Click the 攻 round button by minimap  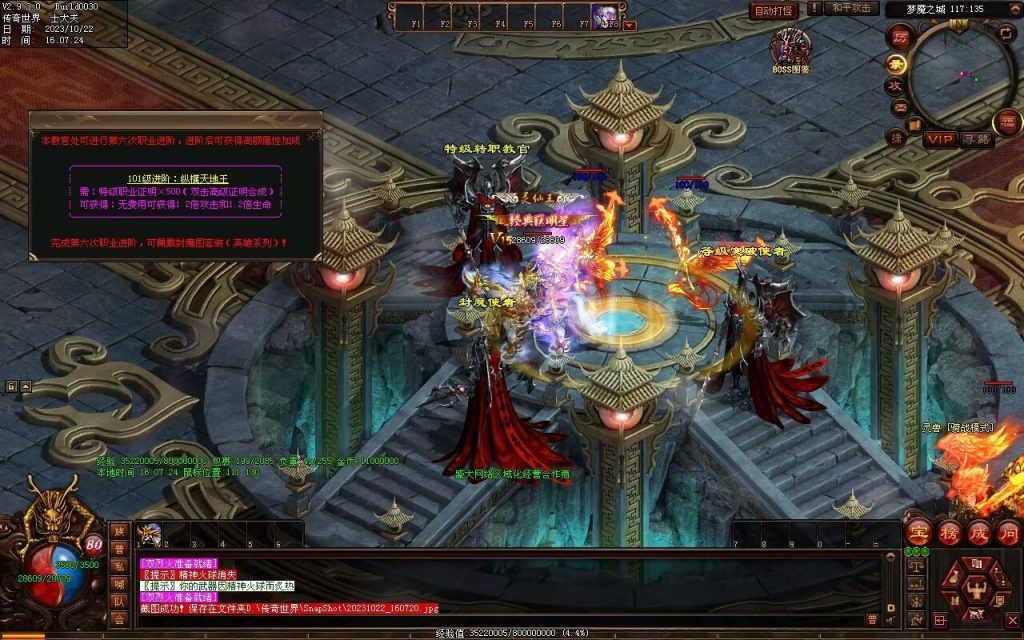[x=898, y=86]
